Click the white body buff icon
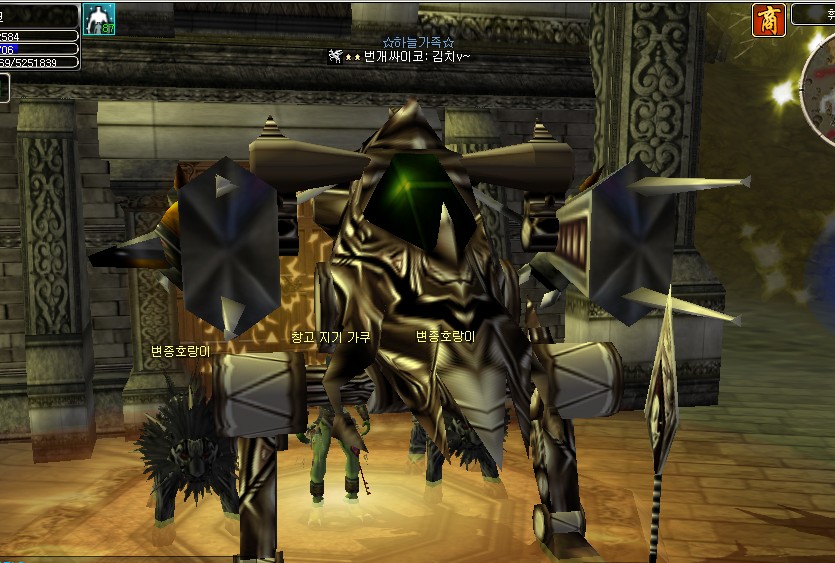Screen dimensions: 835x563 point(99,19)
